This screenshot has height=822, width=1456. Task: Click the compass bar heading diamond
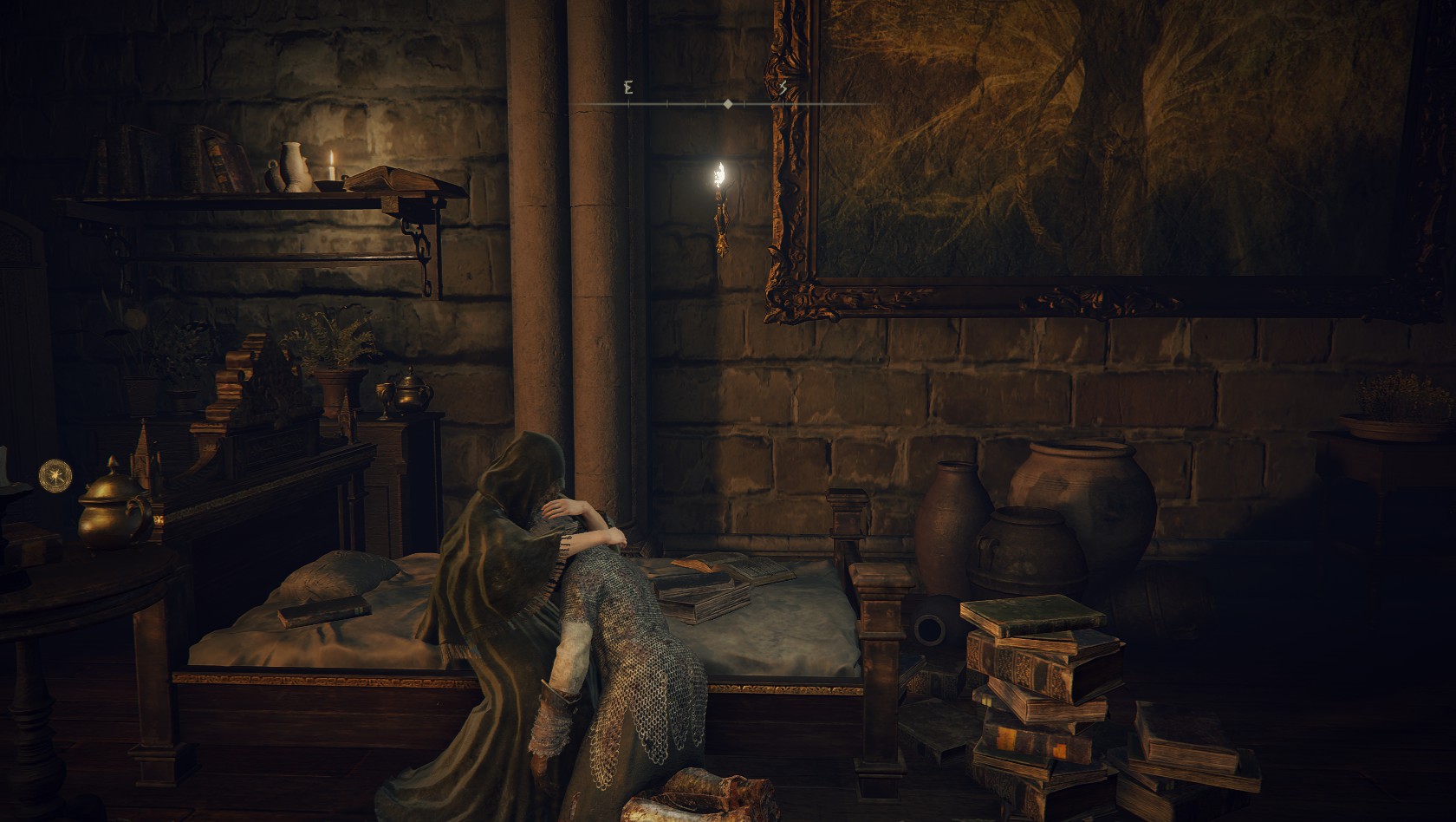pyautogui.click(x=728, y=104)
